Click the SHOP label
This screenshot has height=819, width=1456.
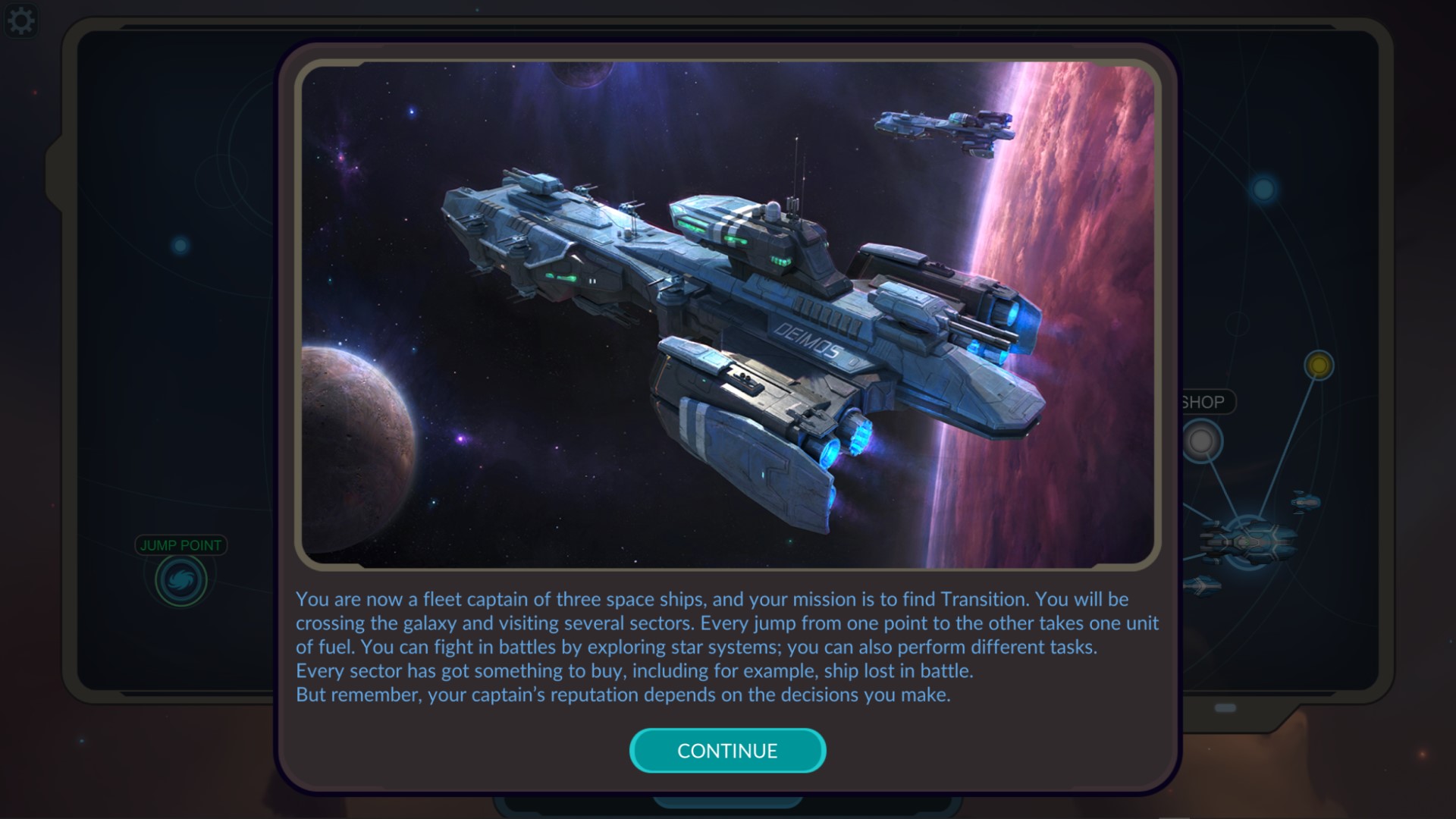1203,402
